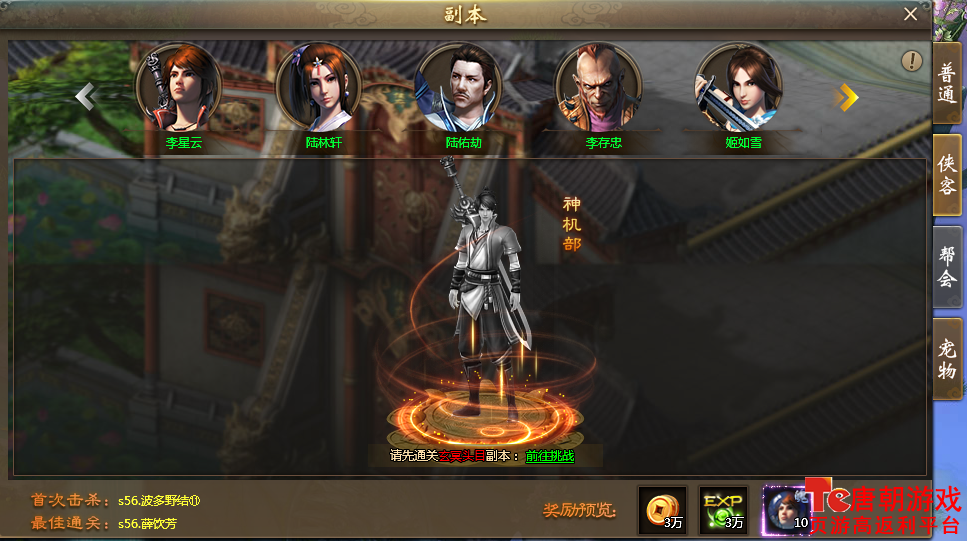The image size is (967, 541).
Task: Pick the 陆佑劫 boss portrait
Action: tap(457, 87)
